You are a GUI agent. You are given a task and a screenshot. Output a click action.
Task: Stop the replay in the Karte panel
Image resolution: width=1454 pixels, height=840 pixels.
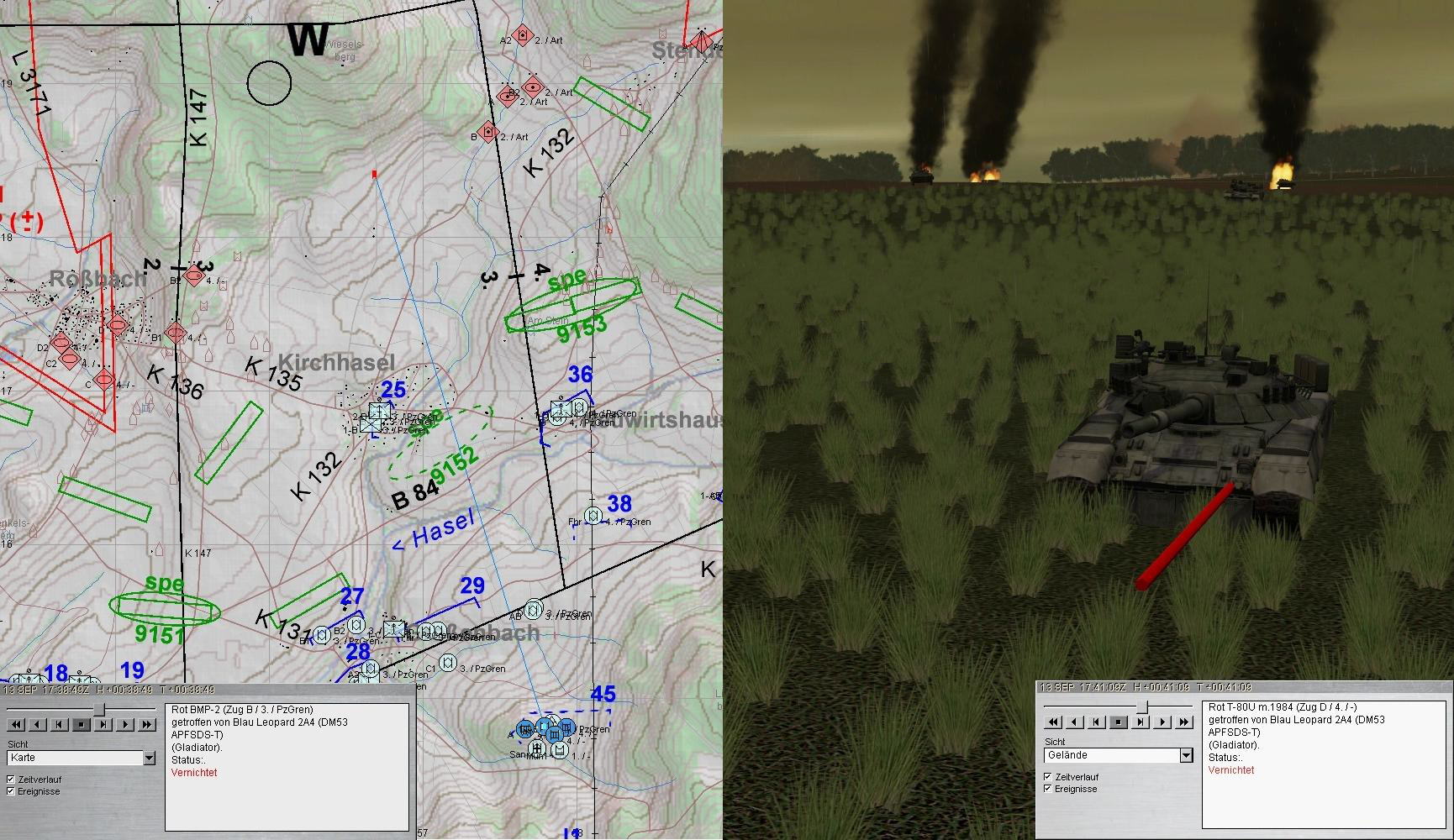tap(82, 724)
